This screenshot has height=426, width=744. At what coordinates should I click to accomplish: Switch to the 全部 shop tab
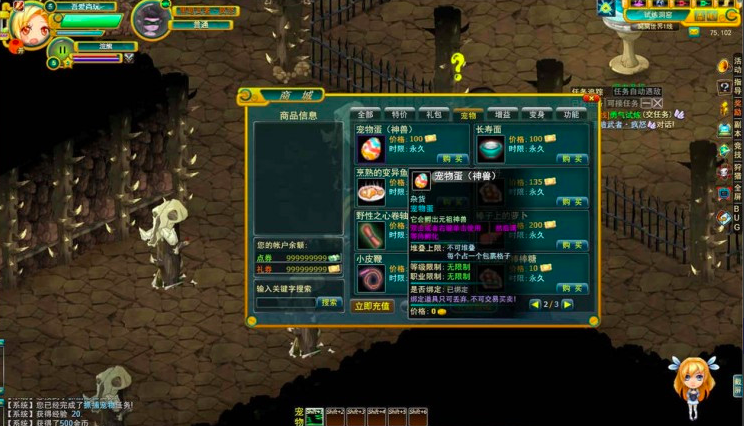click(x=366, y=115)
